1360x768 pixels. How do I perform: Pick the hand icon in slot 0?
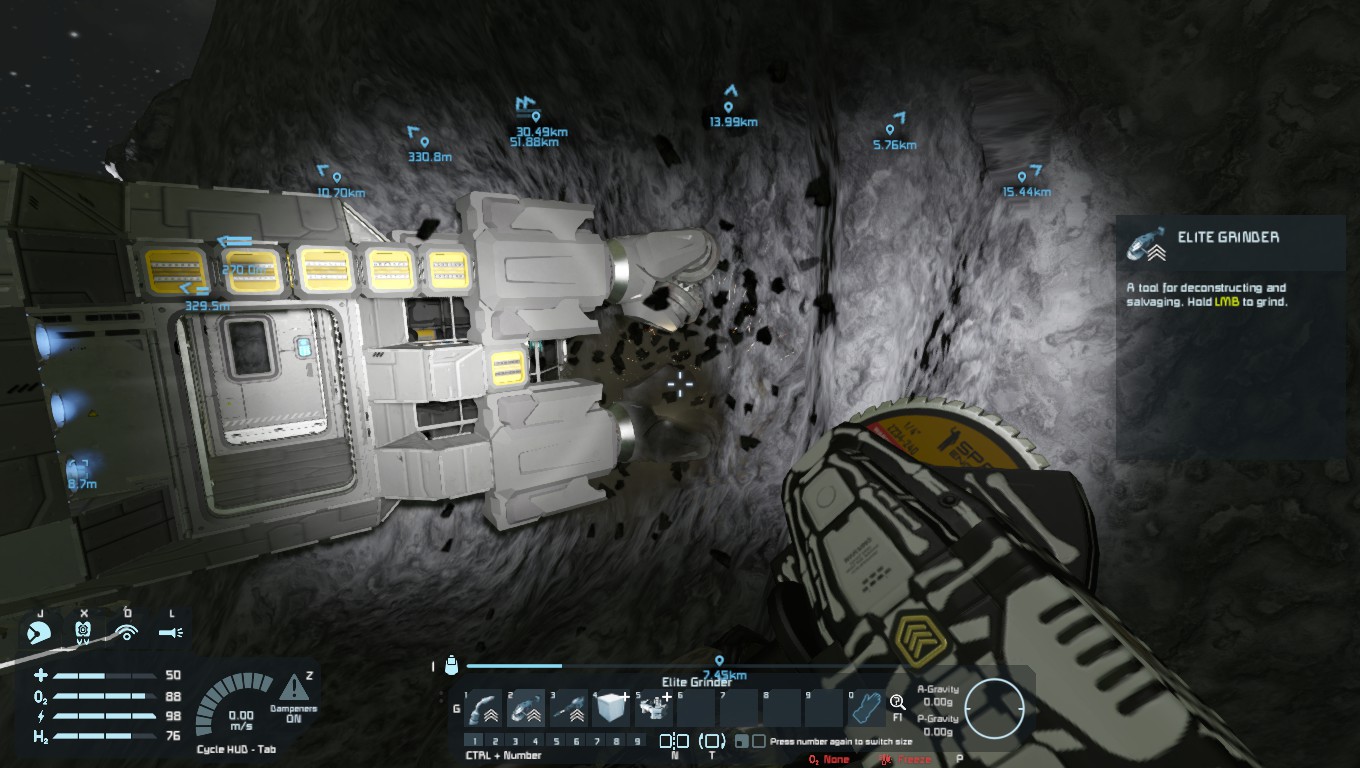[x=866, y=709]
